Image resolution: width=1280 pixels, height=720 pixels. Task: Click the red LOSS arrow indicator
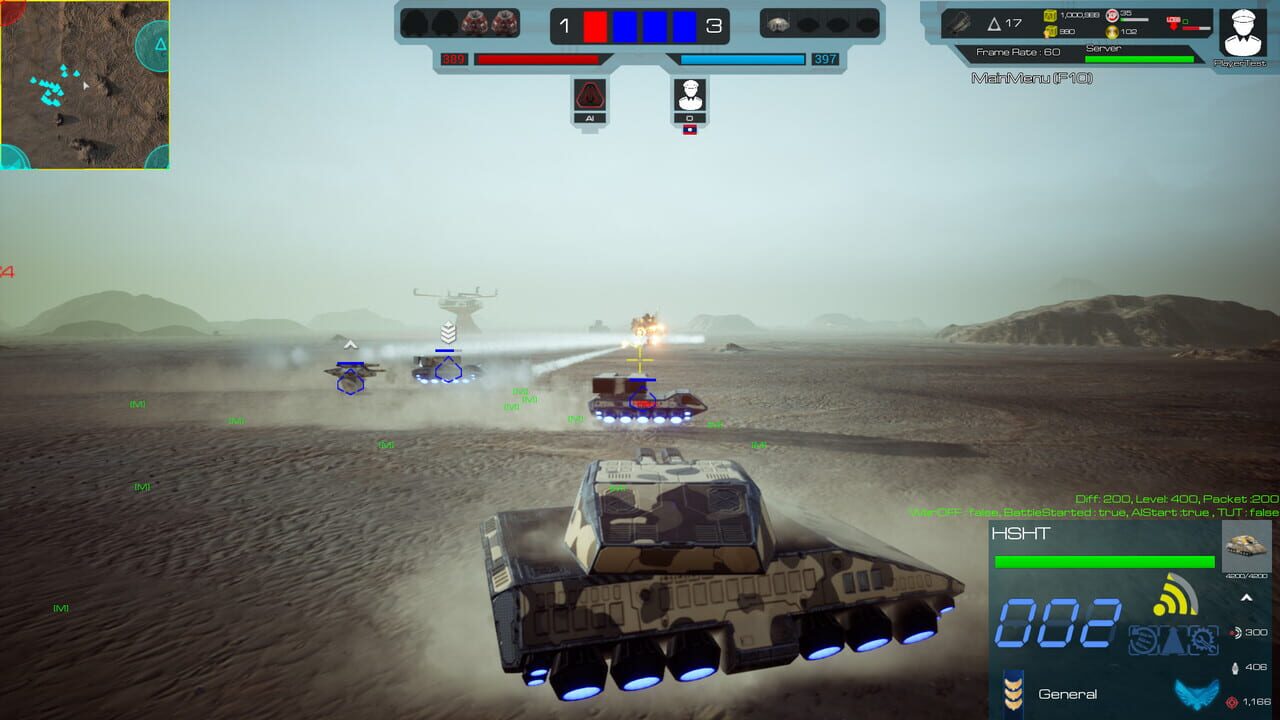(1173, 23)
